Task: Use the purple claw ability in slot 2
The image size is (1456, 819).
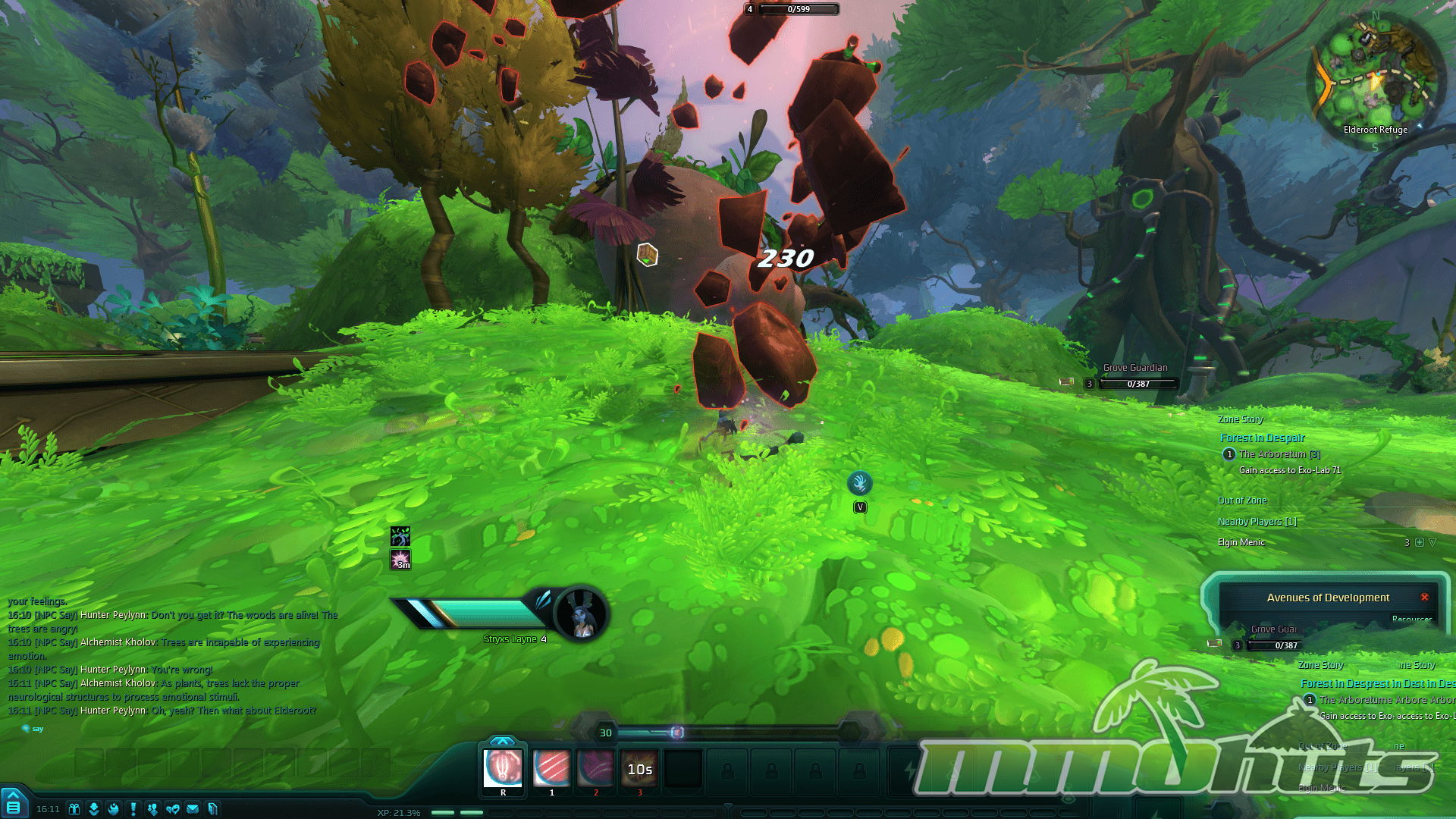Action: [x=595, y=768]
